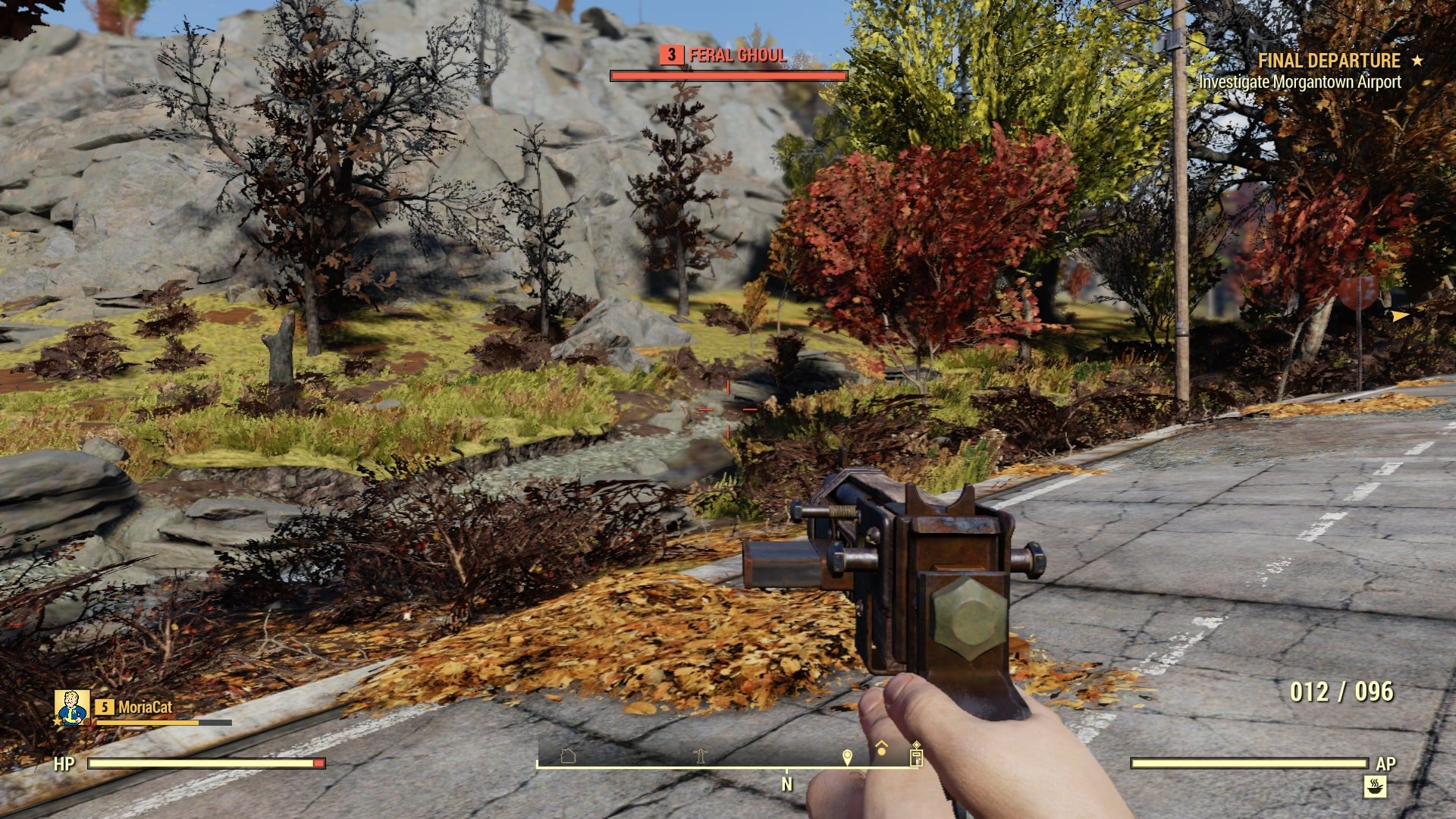Click the steaming bowl hunger icon
1456x819 pixels.
click(1374, 787)
